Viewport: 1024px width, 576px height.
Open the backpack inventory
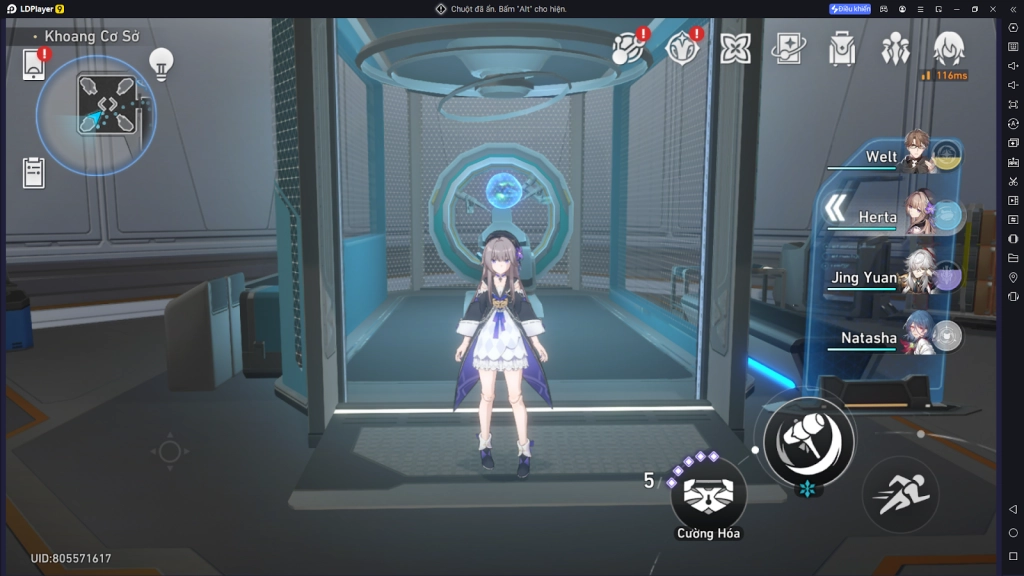[842, 48]
